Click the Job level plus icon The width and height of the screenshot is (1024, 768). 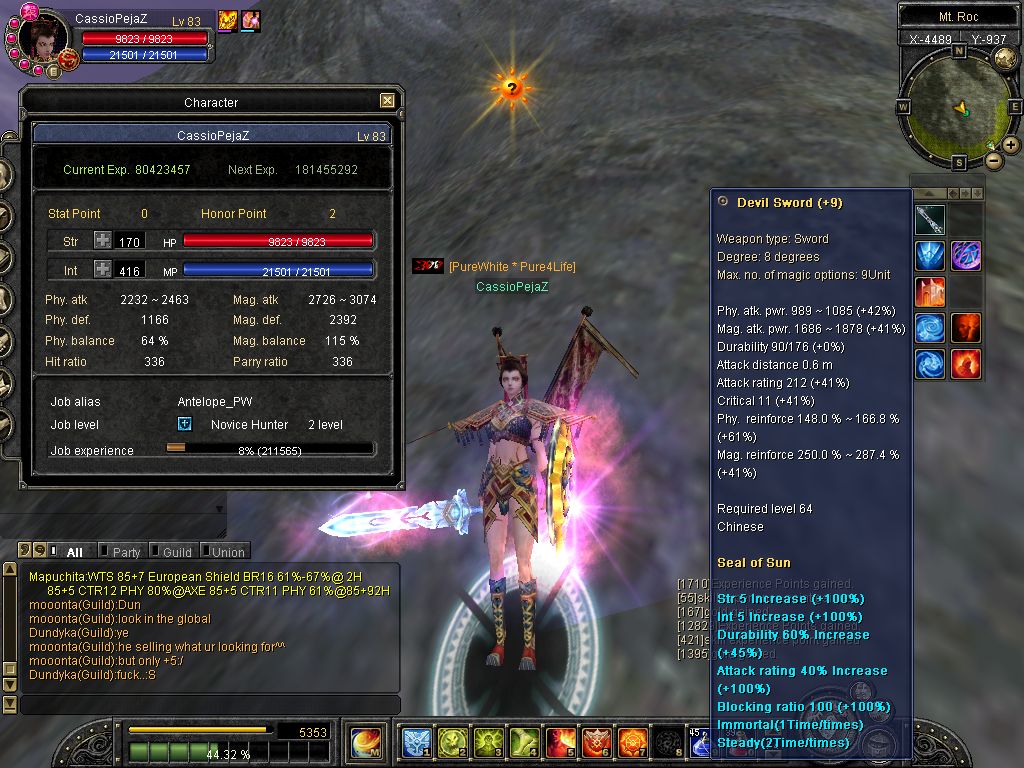click(x=184, y=424)
